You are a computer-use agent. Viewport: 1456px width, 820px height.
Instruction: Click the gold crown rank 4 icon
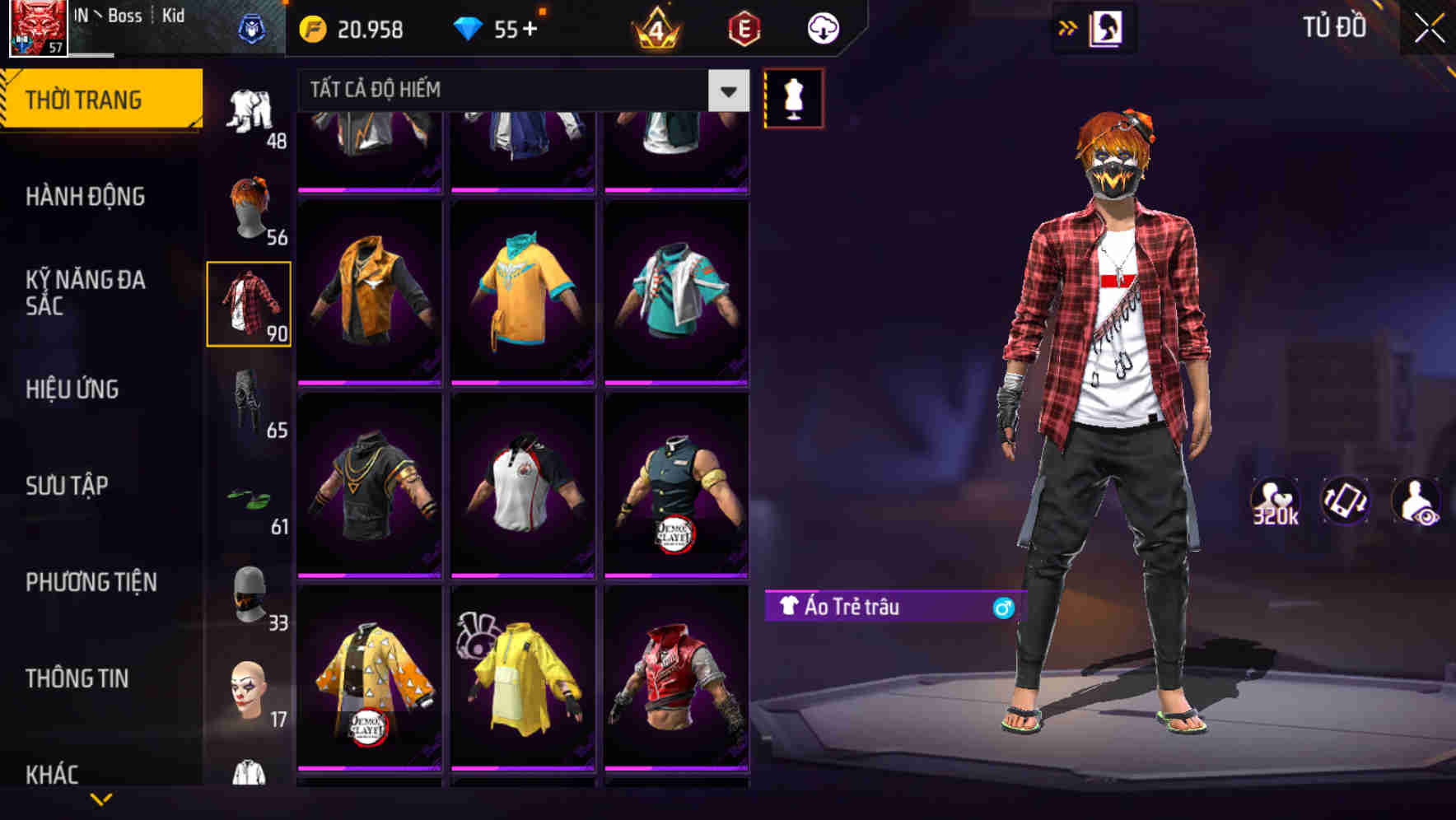click(655, 27)
